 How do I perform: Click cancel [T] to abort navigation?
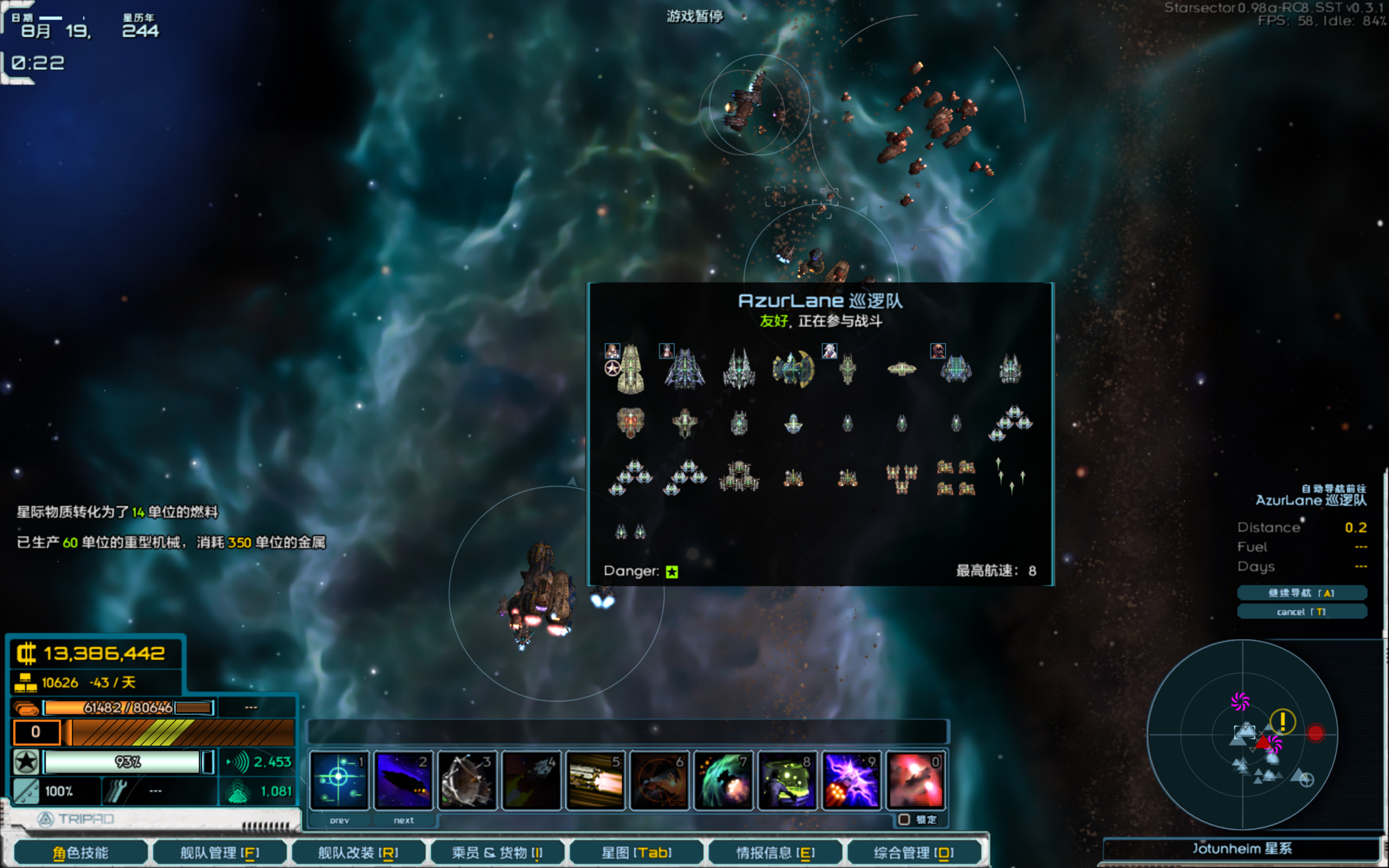[1302, 612]
